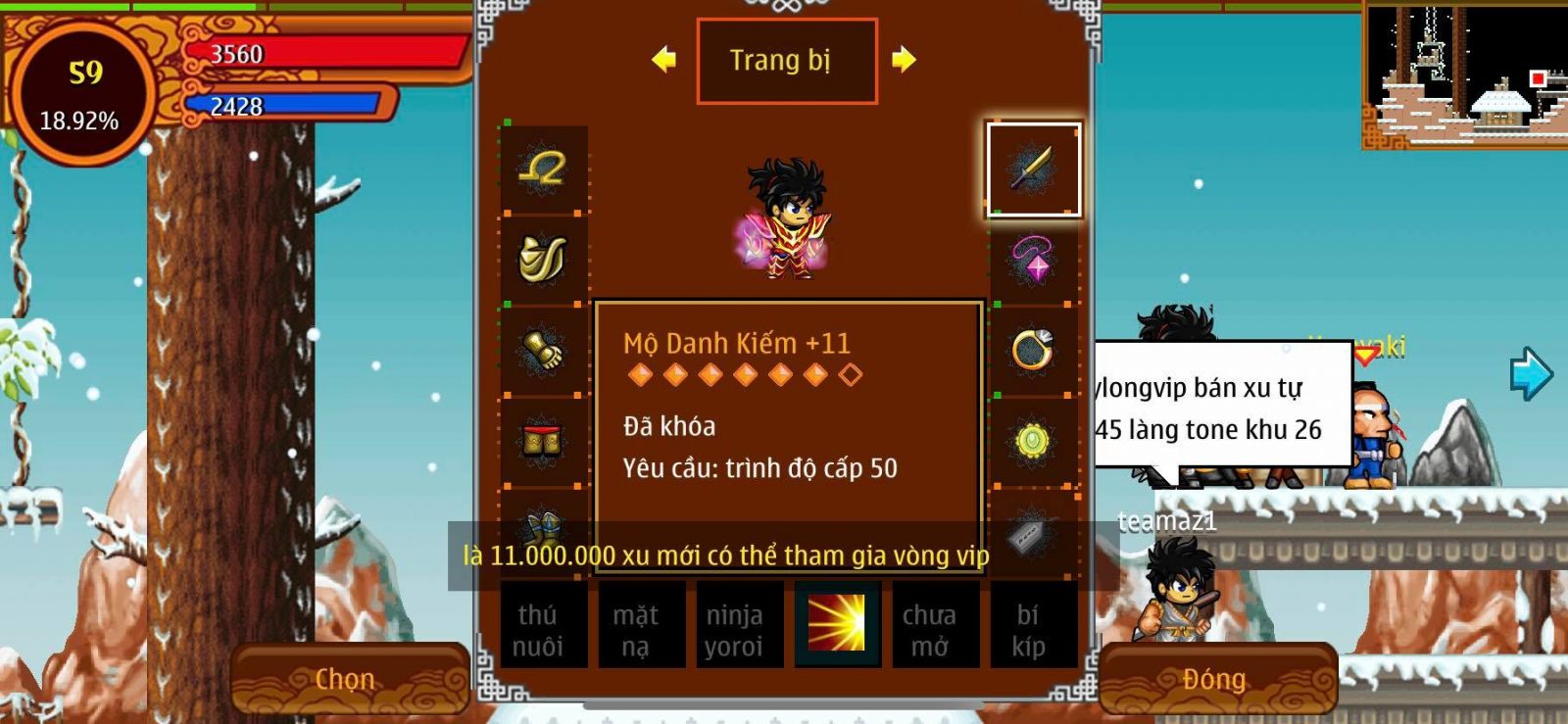Select the pink gem necklace slot
This screenshot has width=1568, height=724.
point(1033,260)
